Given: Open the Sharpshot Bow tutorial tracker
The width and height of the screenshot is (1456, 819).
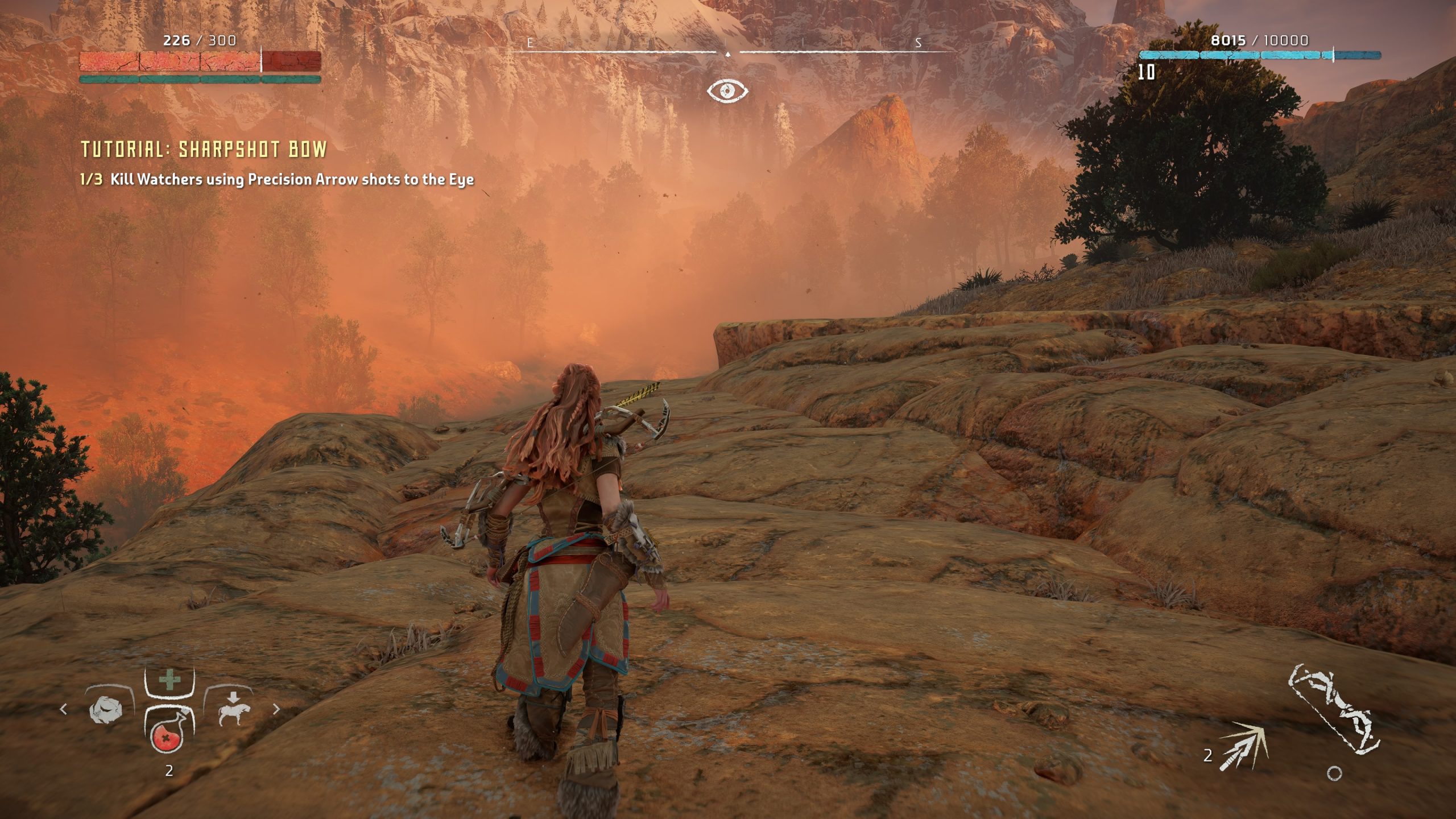Looking at the screenshot, I should pyautogui.click(x=204, y=149).
